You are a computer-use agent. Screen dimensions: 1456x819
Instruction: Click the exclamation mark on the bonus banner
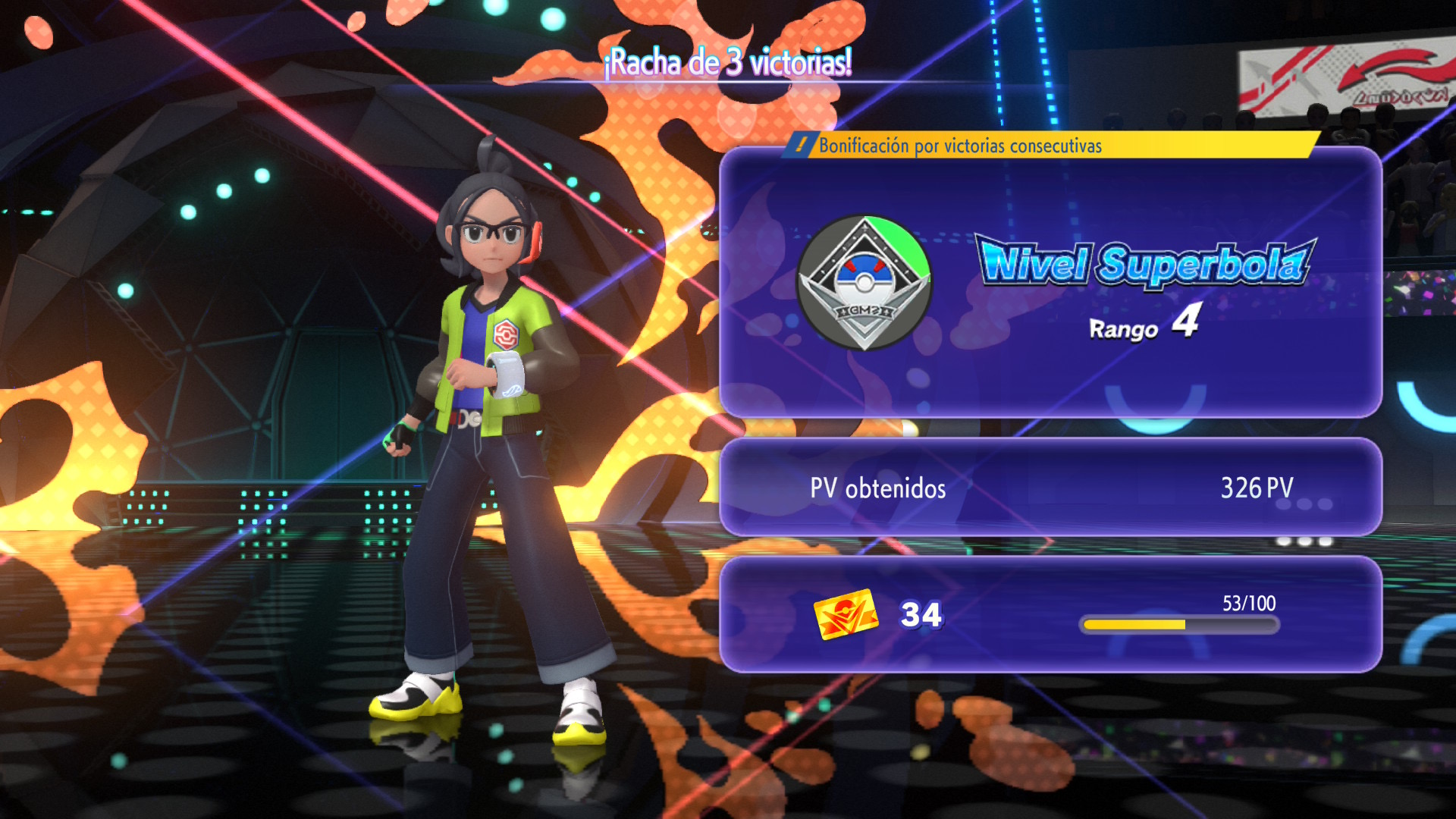click(802, 145)
